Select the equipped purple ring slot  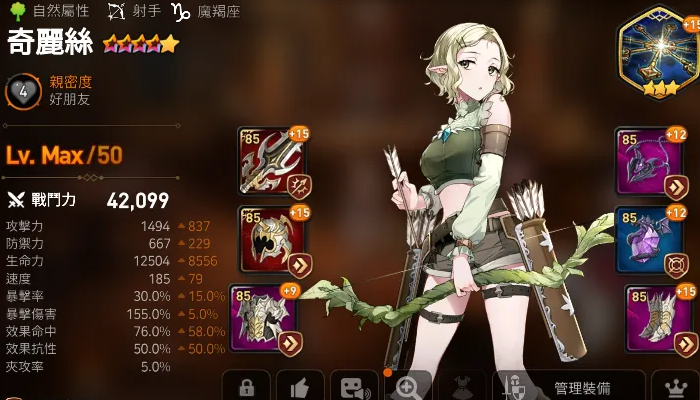click(x=648, y=240)
